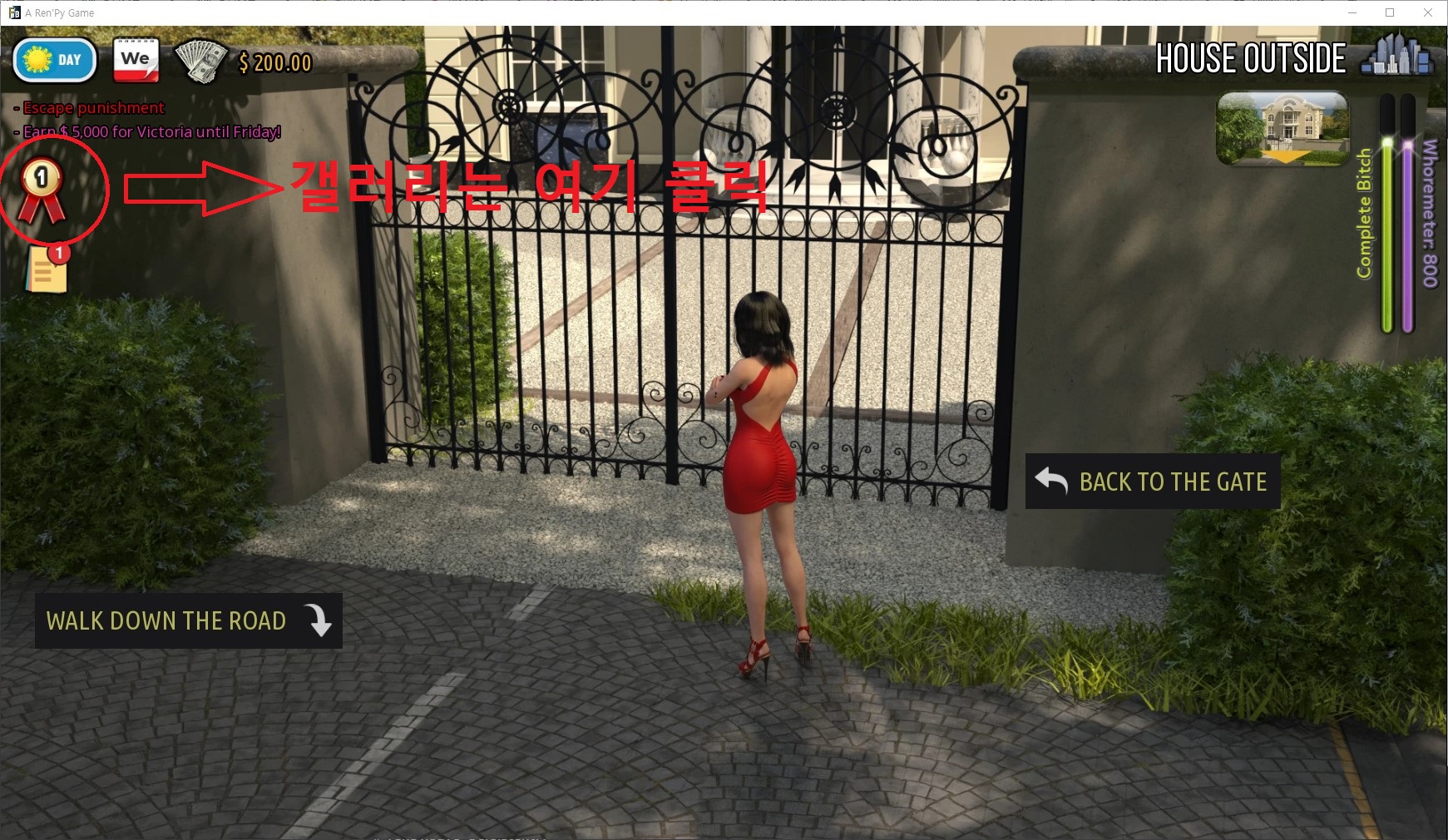Open the city map skyline icon
The height and width of the screenshot is (840, 1448).
pyautogui.click(x=1397, y=56)
